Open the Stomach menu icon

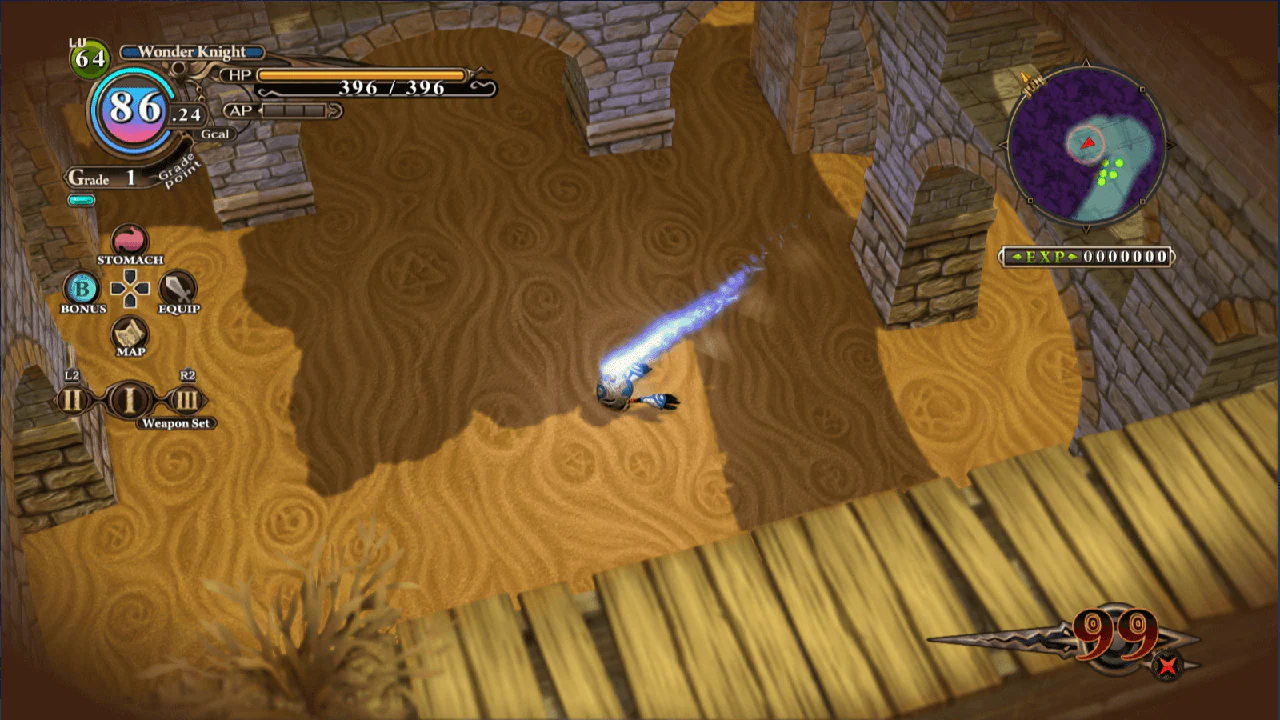tap(129, 241)
